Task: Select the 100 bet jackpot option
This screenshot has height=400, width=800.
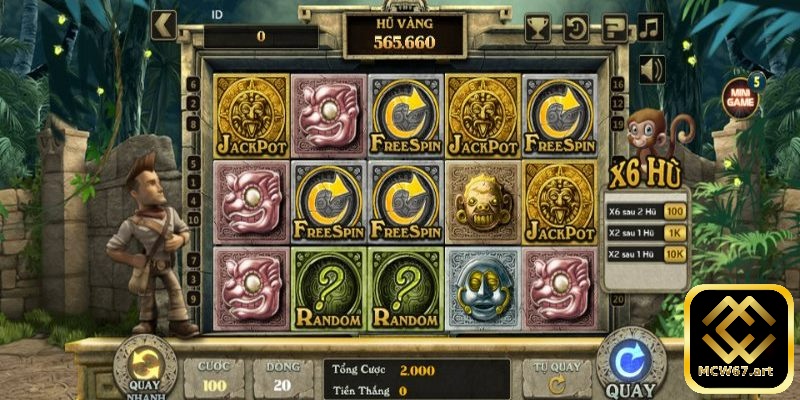Action: [x=676, y=211]
